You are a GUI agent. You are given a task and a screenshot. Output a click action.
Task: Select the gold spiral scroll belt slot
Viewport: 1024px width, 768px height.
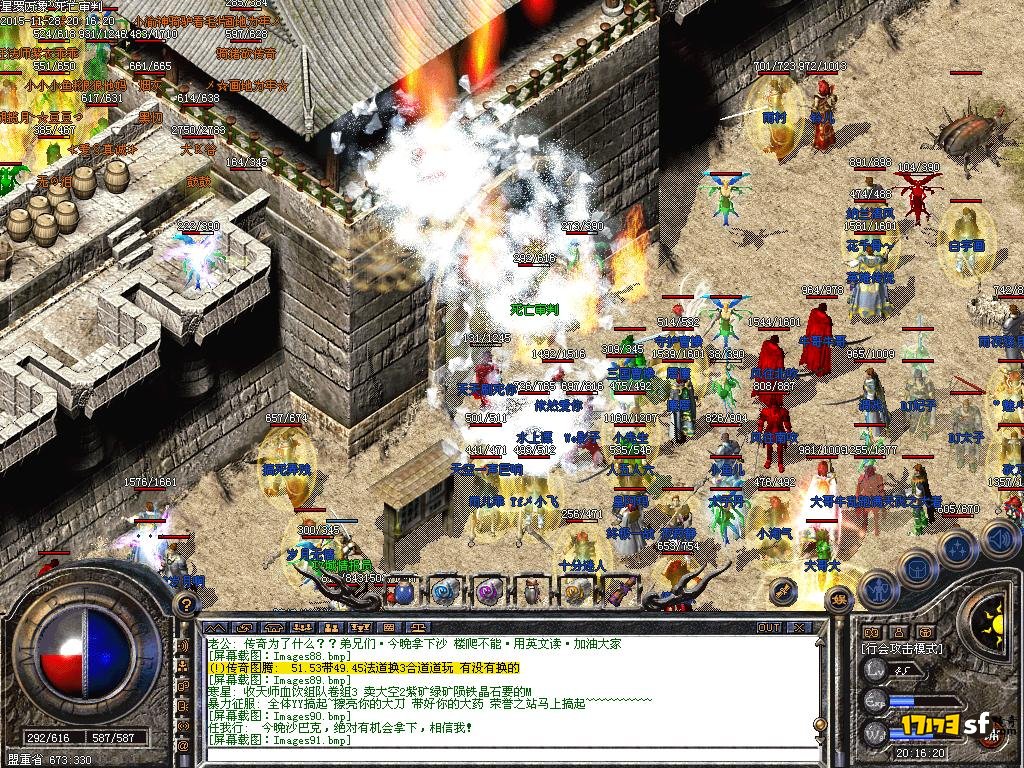575,592
